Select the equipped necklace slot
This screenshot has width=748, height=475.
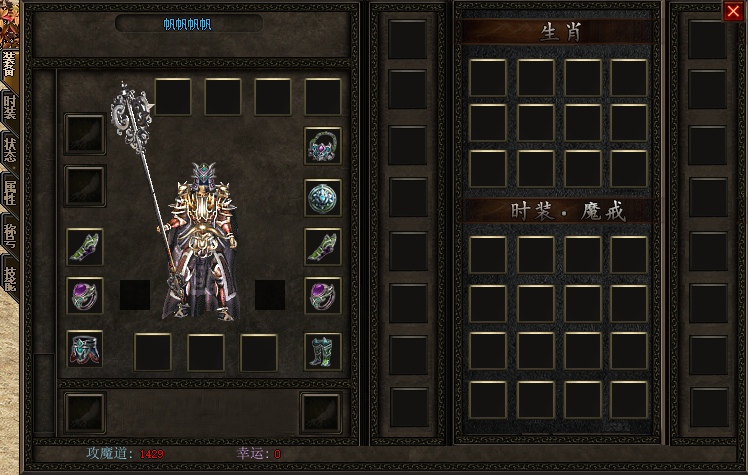(323, 146)
